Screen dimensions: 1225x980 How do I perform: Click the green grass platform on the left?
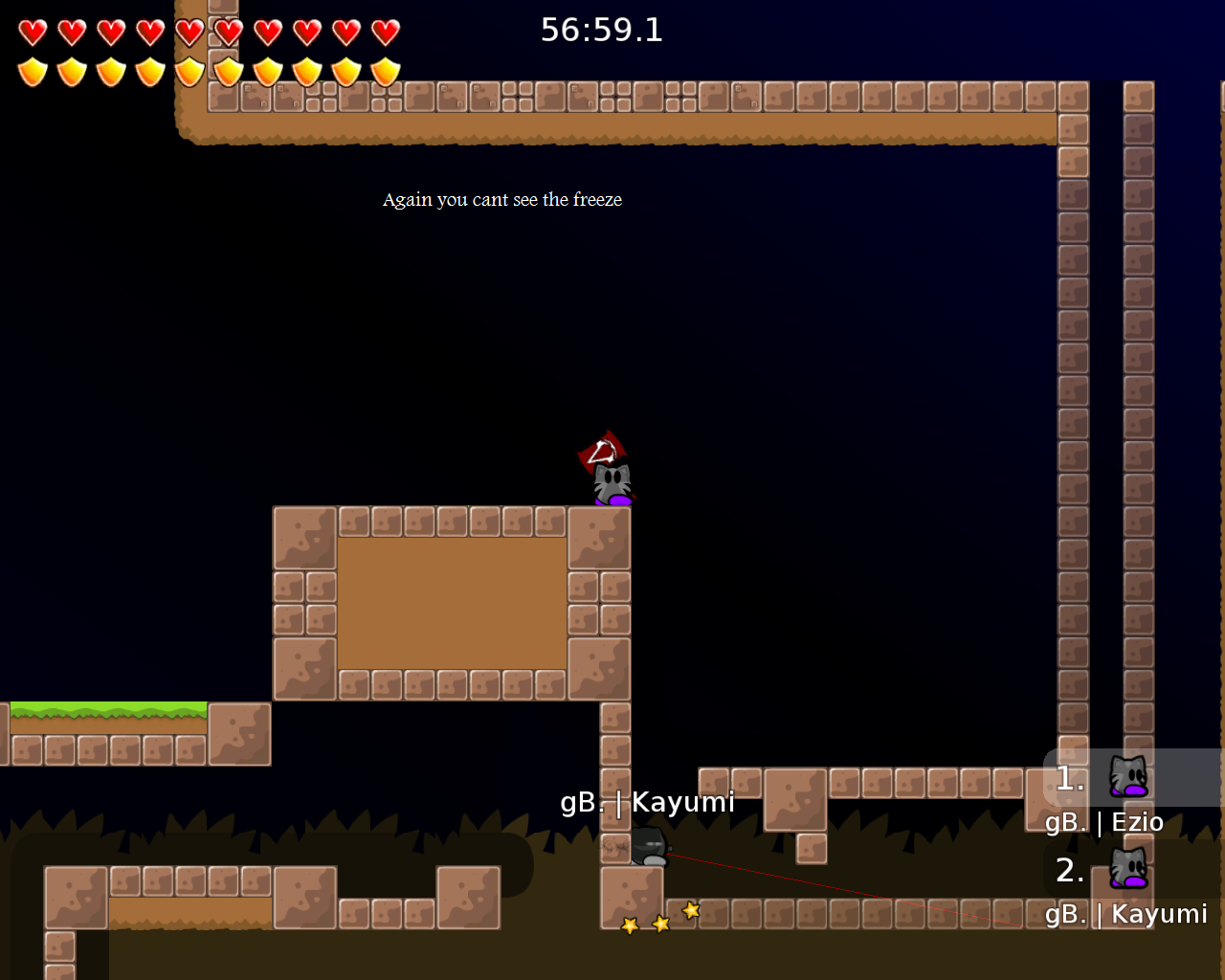pyautogui.click(x=105, y=708)
